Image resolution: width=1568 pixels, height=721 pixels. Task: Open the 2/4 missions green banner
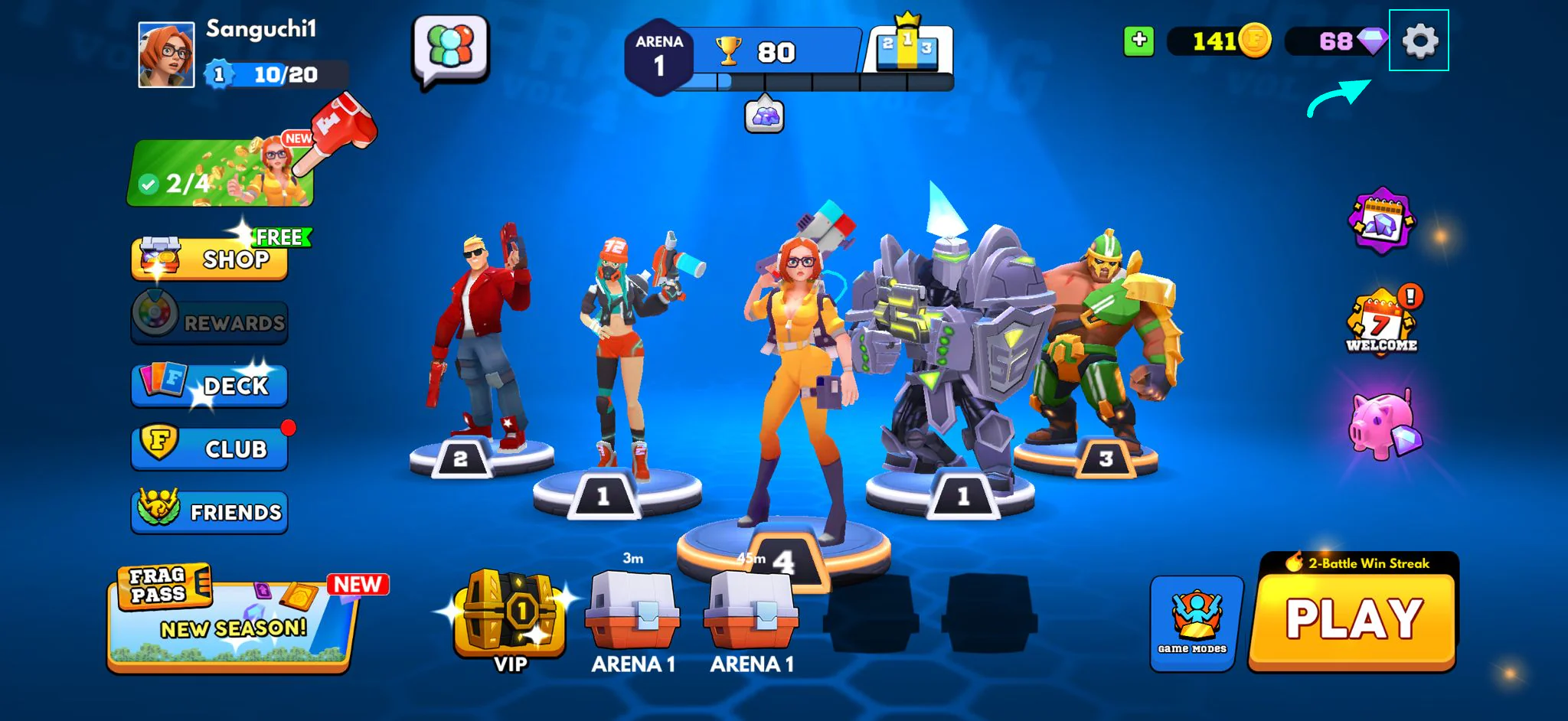click(x=220, y=175)
